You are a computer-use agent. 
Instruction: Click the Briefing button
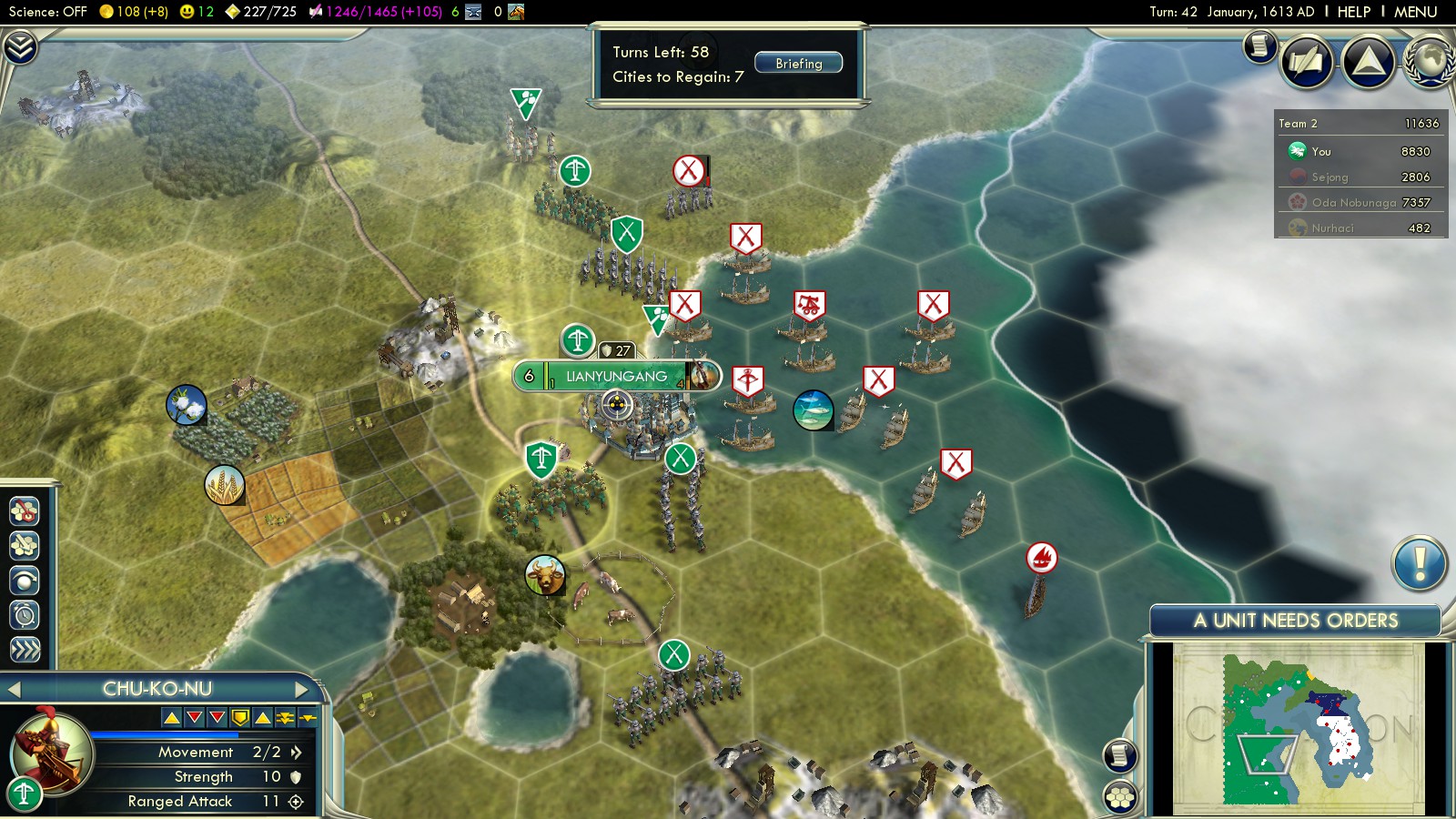[x=798, y=64]
